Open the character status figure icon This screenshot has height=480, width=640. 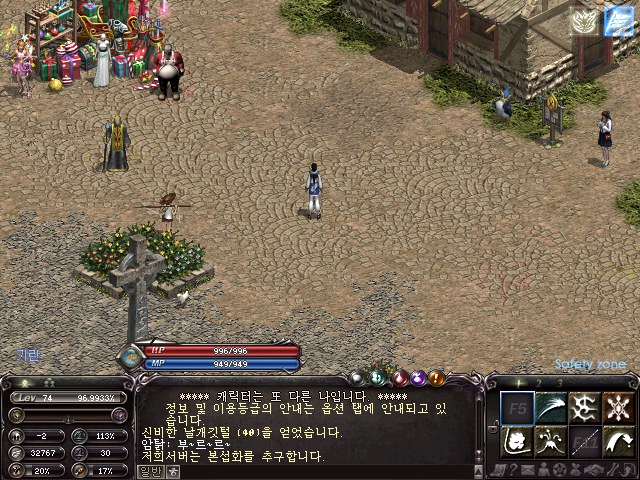click(x=543, y=470)
